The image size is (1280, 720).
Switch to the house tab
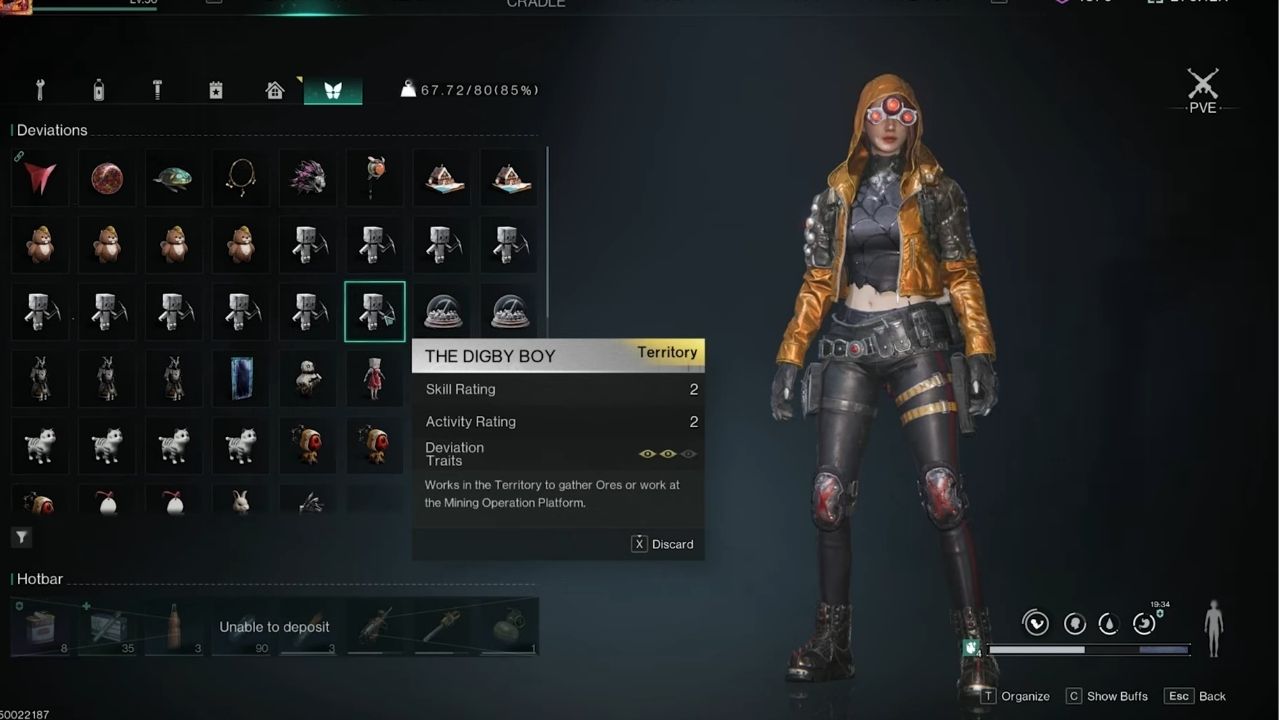click(275, 88)
